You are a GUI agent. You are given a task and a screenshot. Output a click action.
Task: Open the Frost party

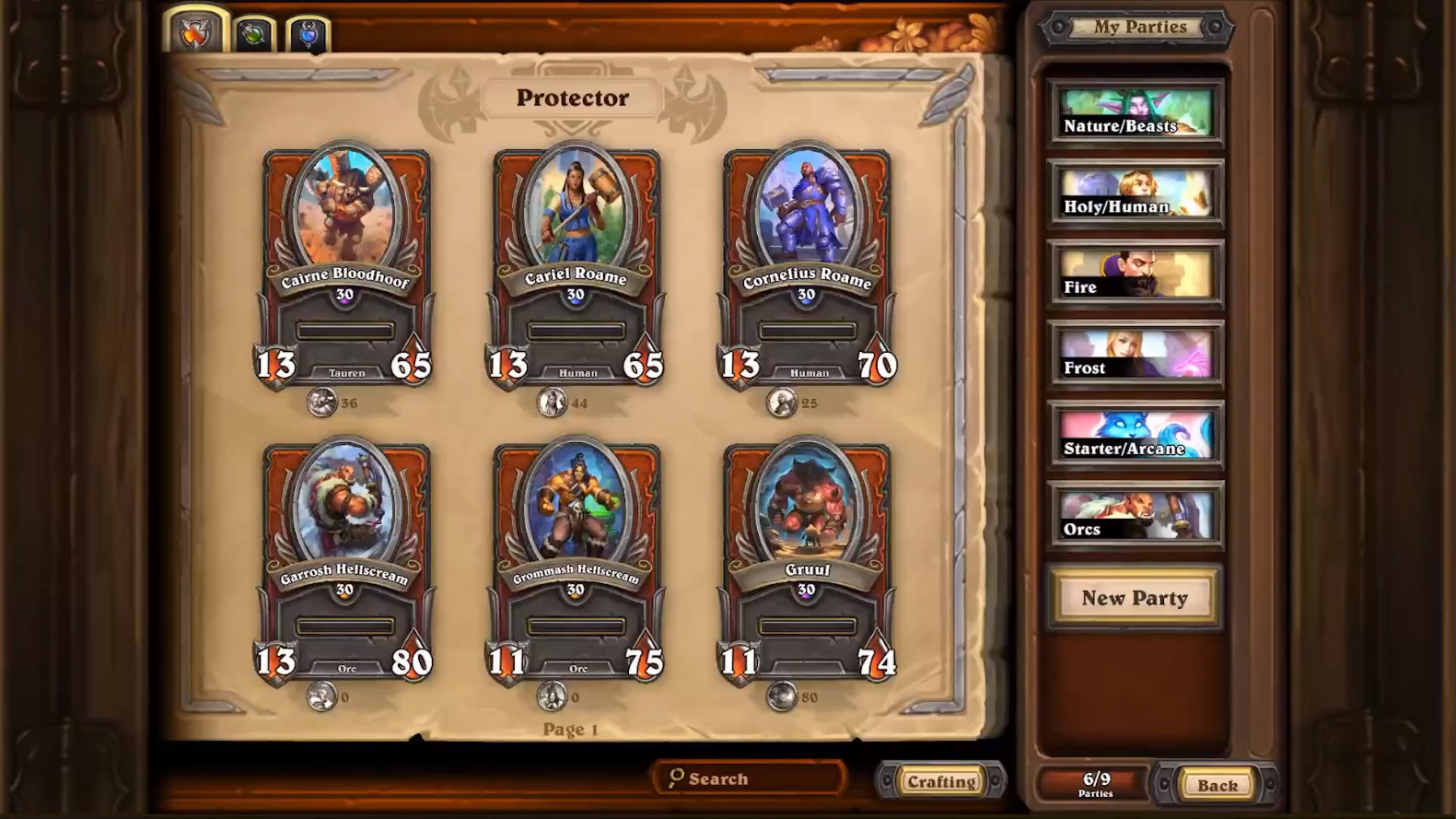1136,355
